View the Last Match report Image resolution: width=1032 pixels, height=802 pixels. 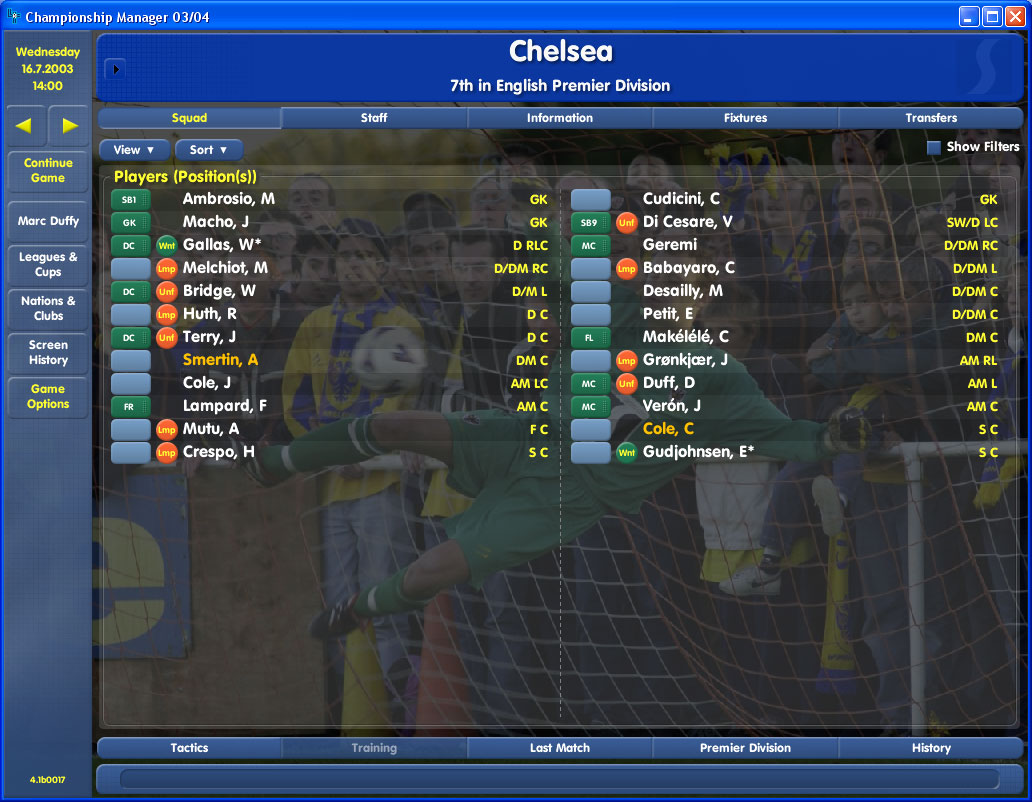tap(560, 748)
